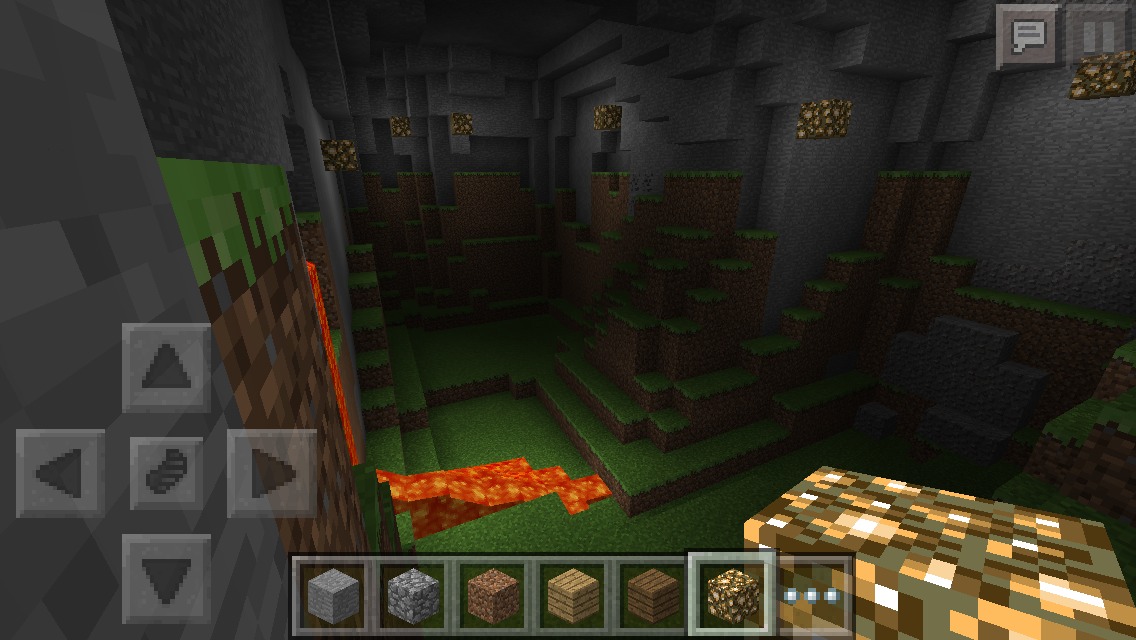Tap the up arrow to move forward
Image resolution: width=1136 pixels, height=640 pixels.
point(167,367)
